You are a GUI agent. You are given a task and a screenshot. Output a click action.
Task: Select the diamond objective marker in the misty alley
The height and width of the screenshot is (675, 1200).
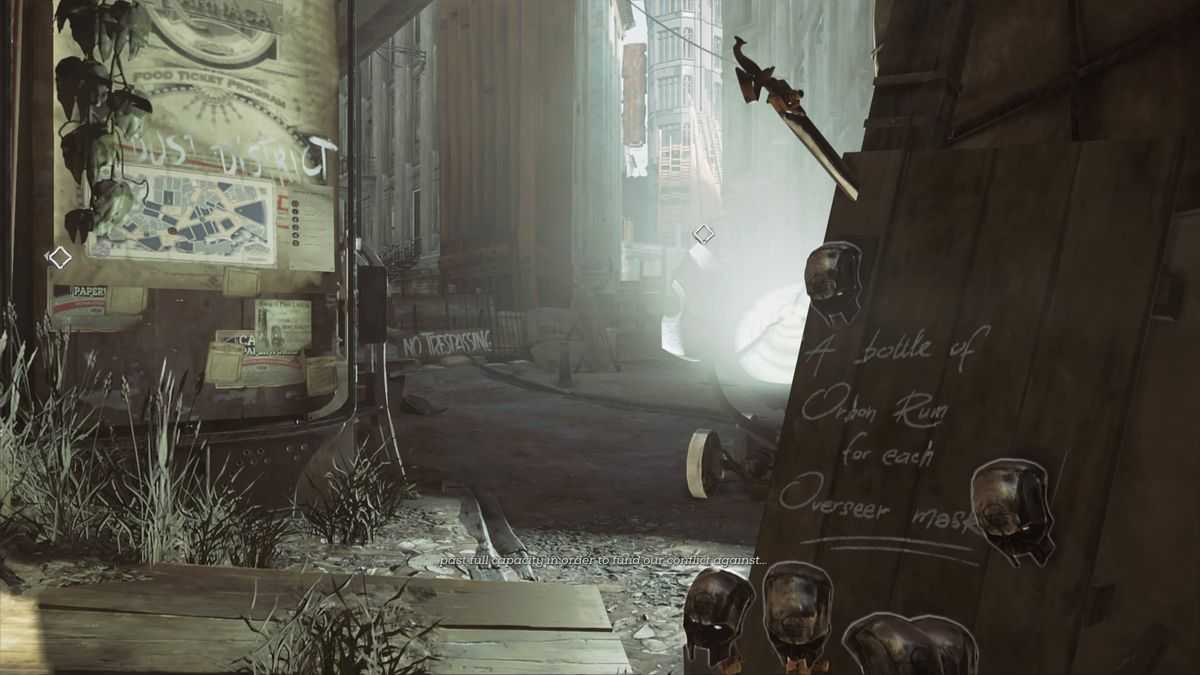coord(703,235)
